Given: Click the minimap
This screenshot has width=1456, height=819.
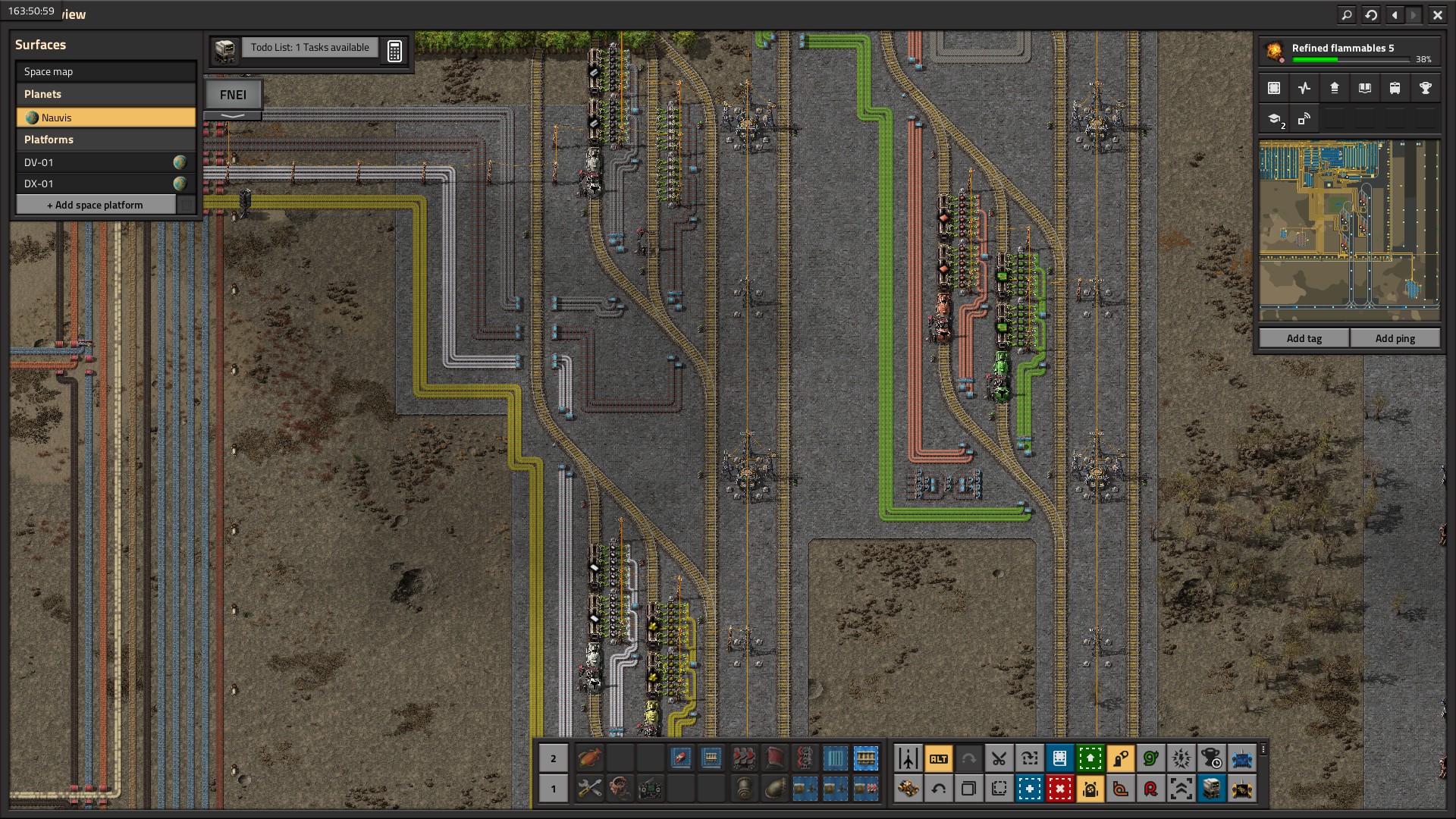Looking at the screenshot, I should tap(1349, 231).
